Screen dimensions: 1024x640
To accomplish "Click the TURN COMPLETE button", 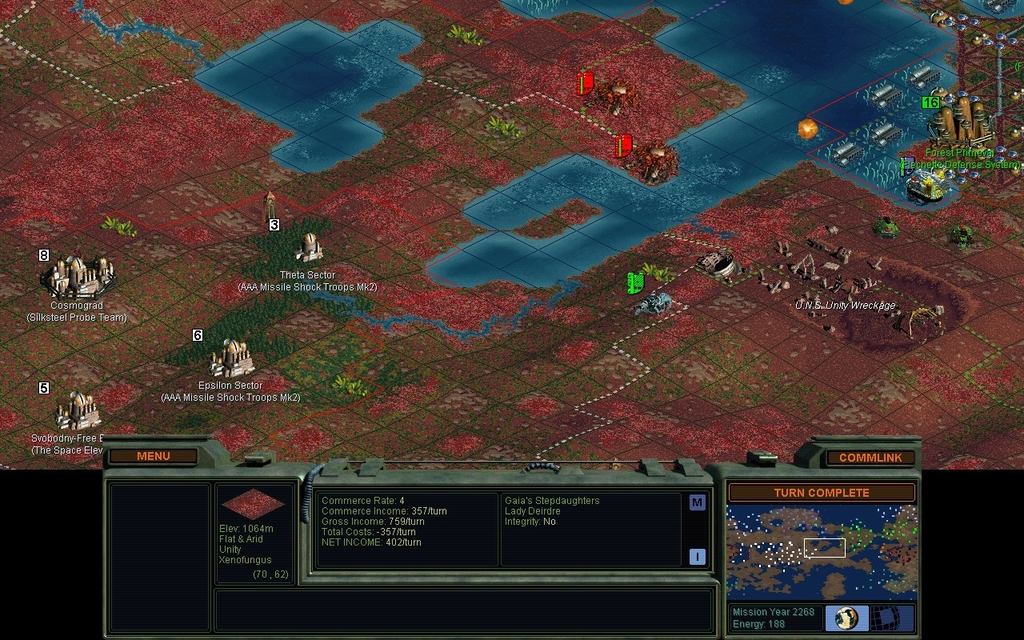I will (x=821, y=493).
